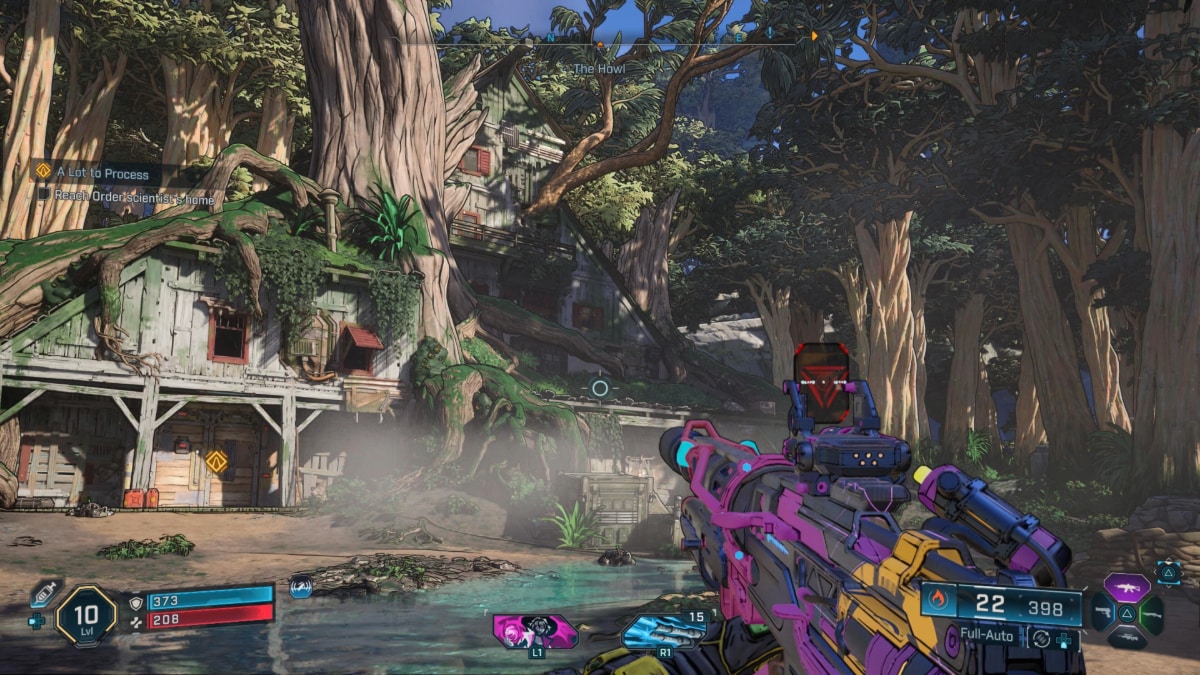1200x675 pixels.
Task: Click the level 10 badge
Action: (86, 614)
